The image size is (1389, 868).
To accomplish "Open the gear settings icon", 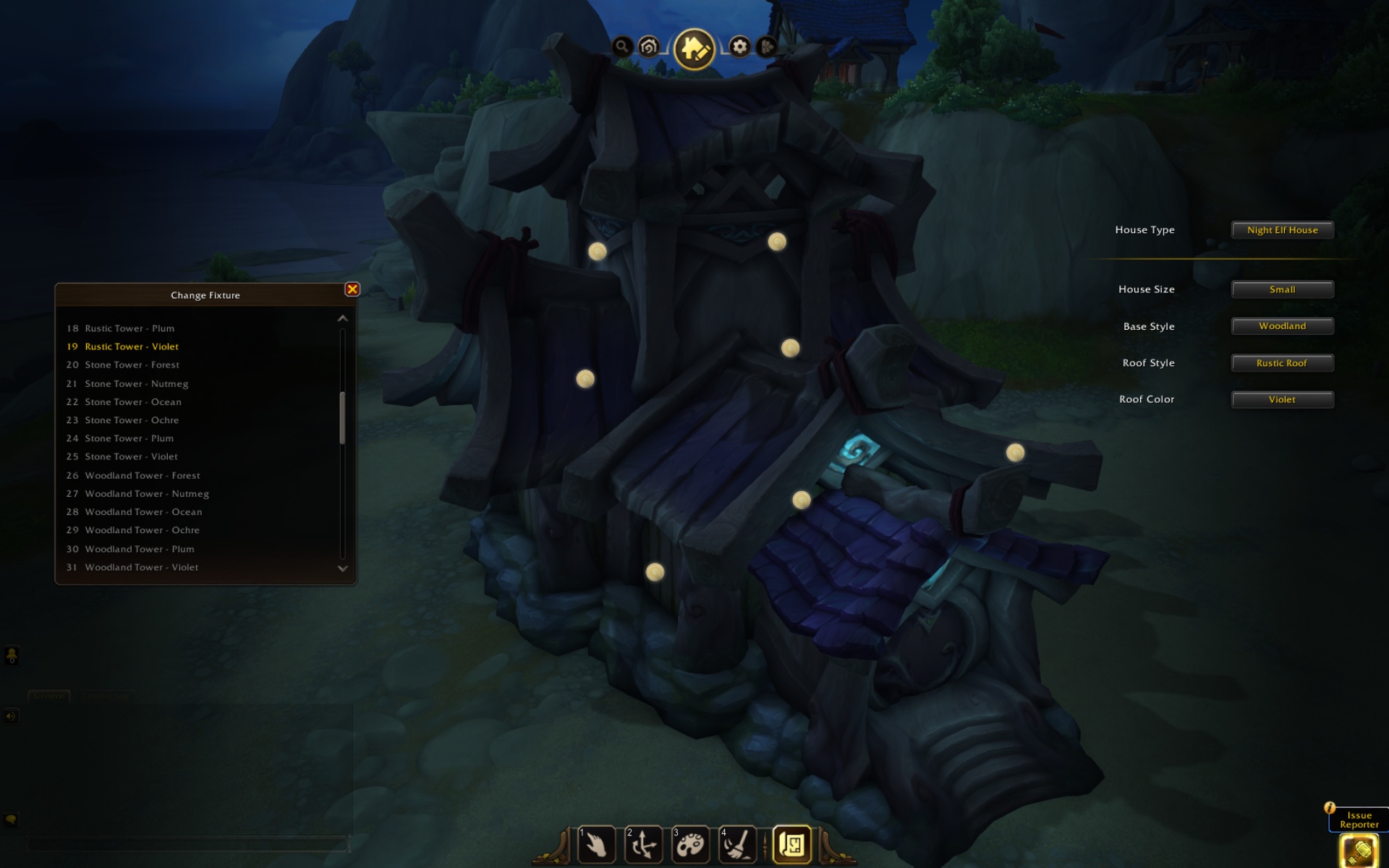I will tap(739, 47).
